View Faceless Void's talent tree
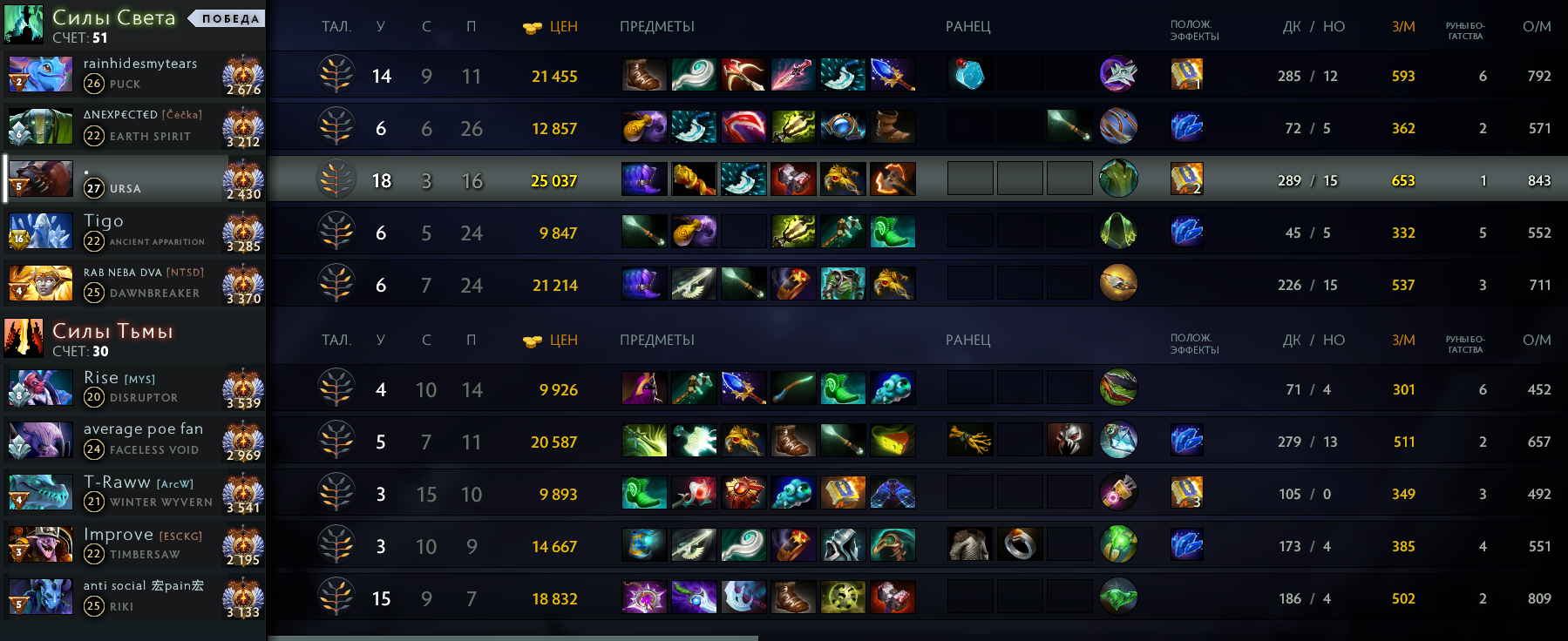 coord(336,441)
